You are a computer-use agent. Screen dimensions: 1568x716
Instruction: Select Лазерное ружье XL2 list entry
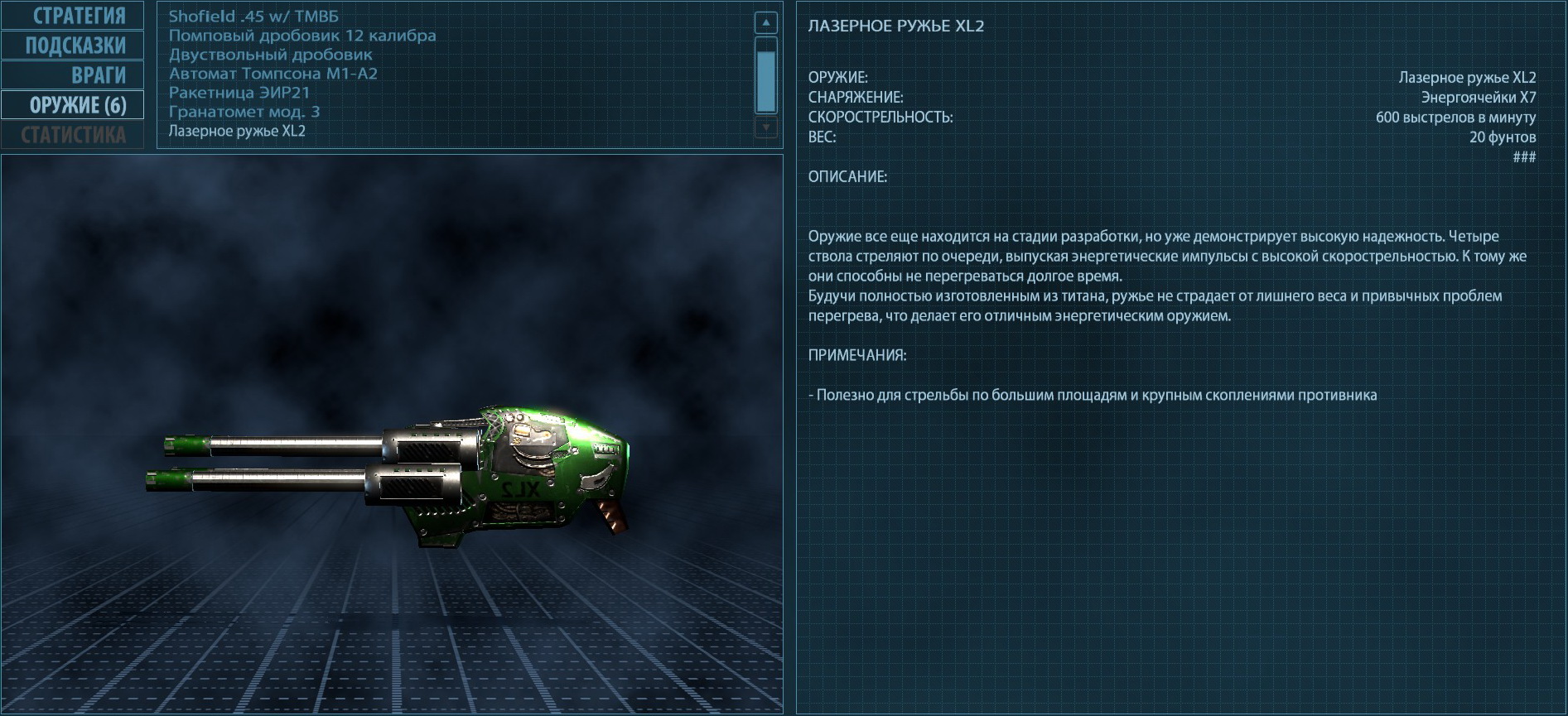pyautogui.click(x=237, y=131)
